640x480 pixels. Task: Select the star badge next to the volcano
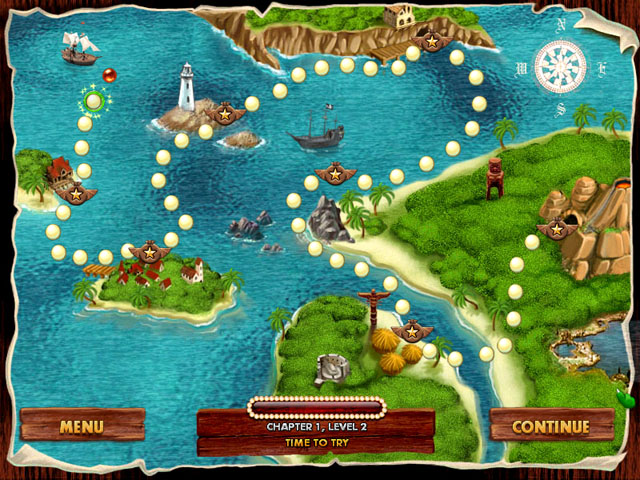[x=553, y=228]
